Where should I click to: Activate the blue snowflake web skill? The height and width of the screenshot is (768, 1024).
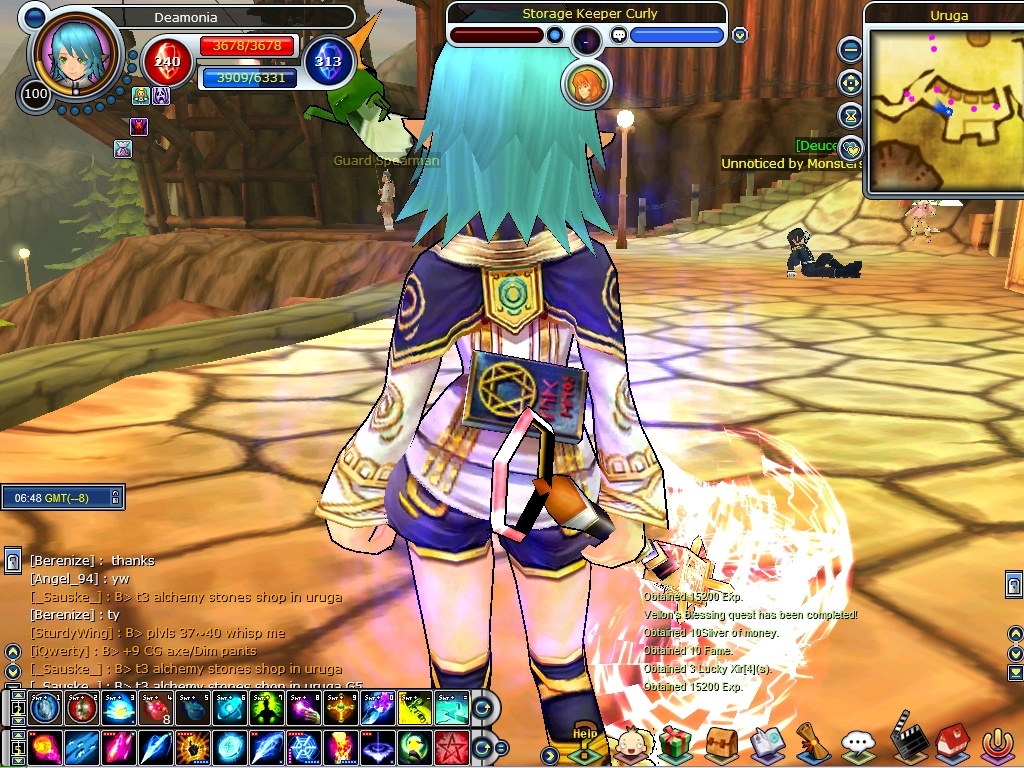coord(304,747)
